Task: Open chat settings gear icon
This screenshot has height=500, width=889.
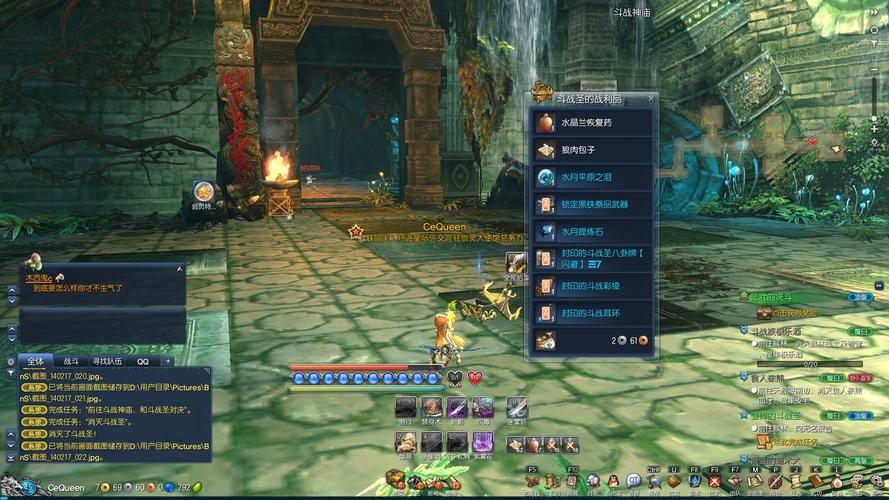Action: pos(10,361)
